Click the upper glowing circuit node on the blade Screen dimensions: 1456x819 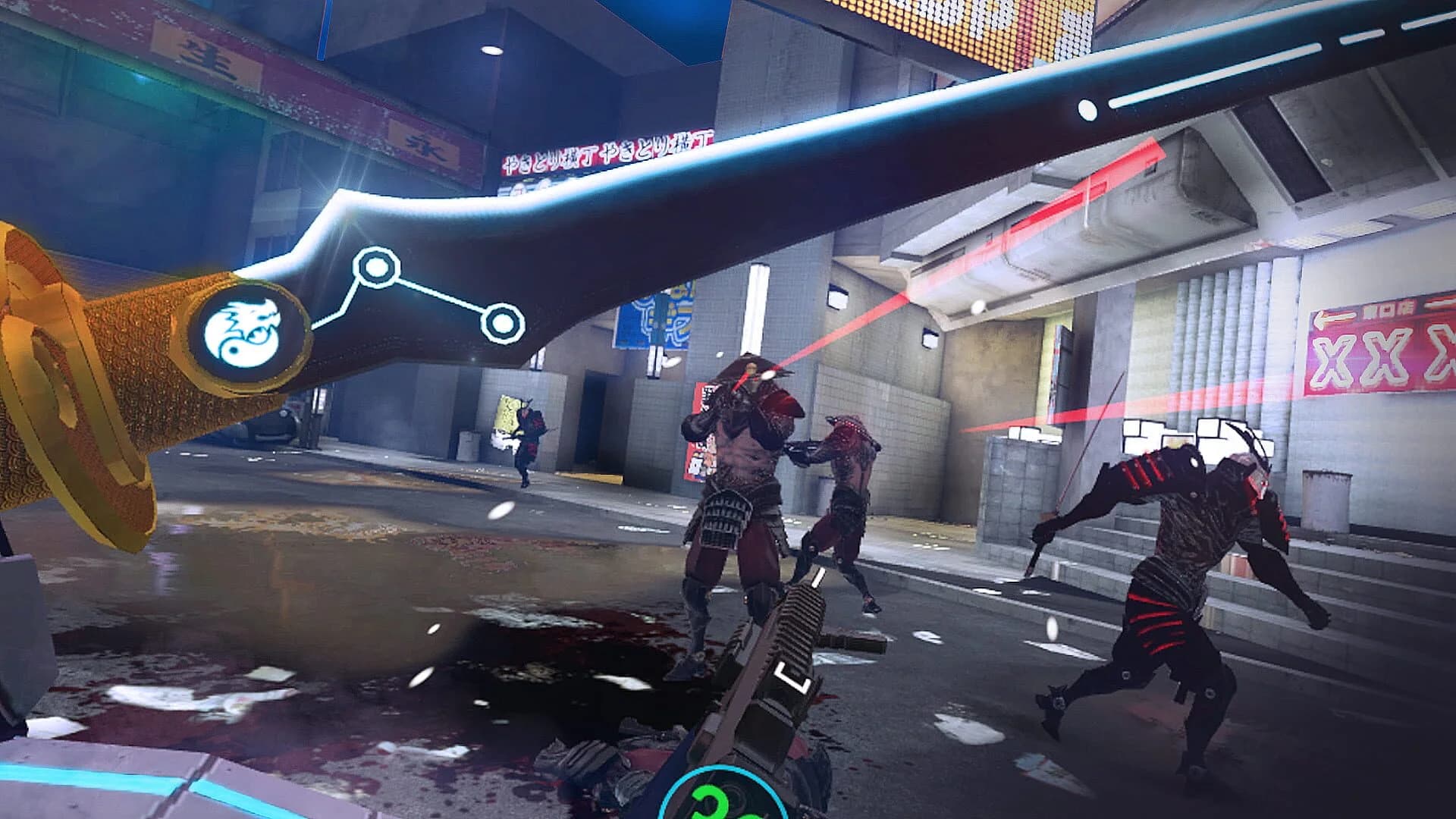click(375, 266)
